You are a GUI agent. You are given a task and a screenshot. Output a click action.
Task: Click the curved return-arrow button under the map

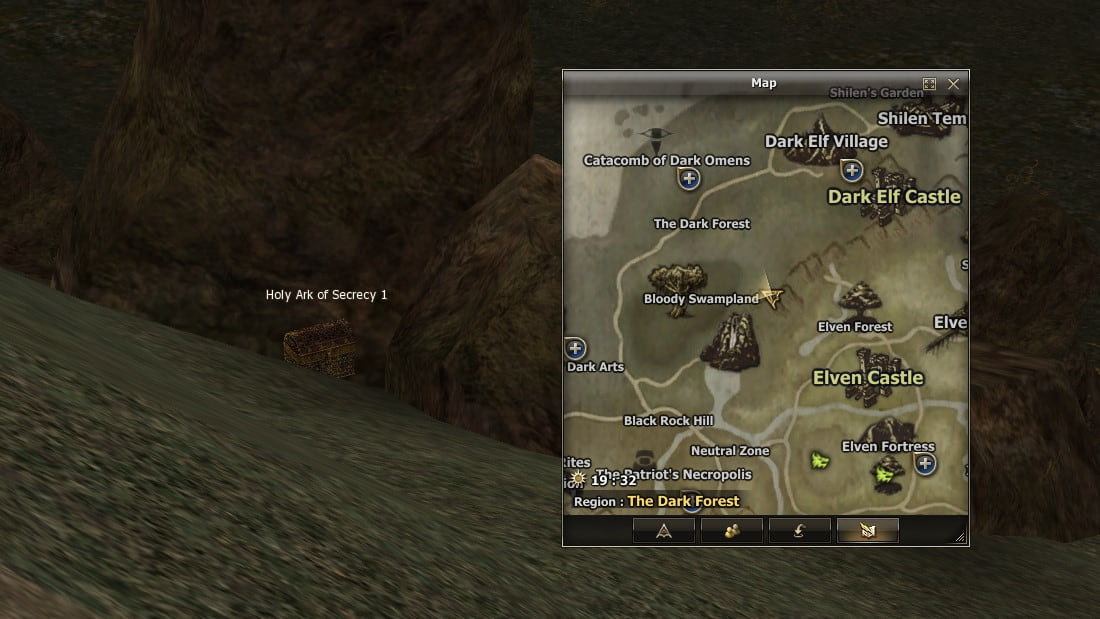tap(799, 531)
